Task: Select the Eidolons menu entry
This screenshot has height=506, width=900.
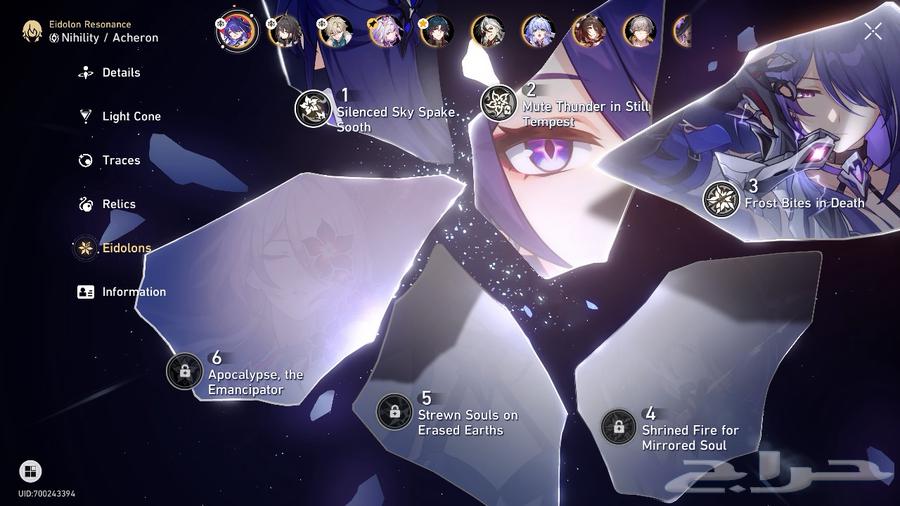Action: tap(125, 248)
